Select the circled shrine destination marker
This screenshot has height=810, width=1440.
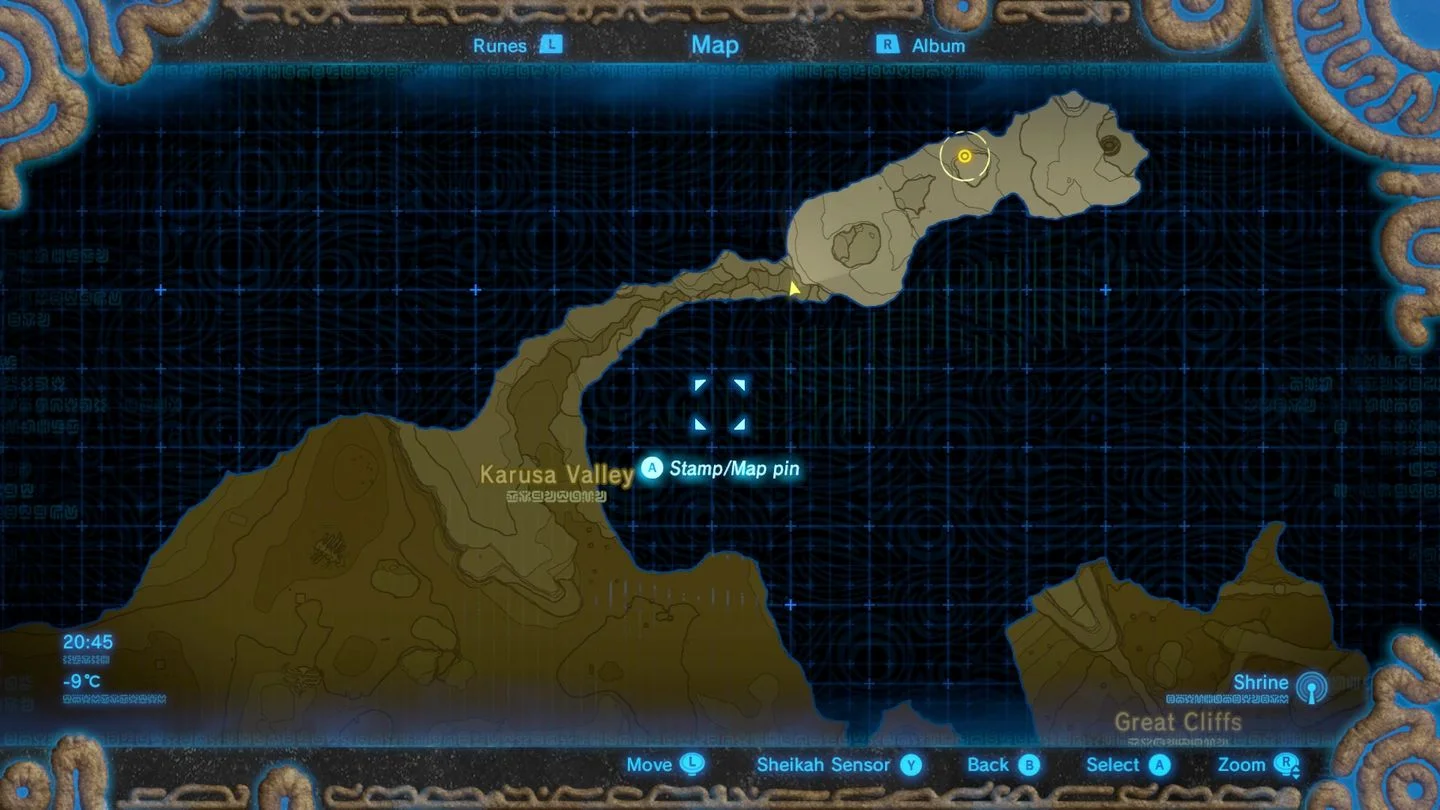(963, 156)
